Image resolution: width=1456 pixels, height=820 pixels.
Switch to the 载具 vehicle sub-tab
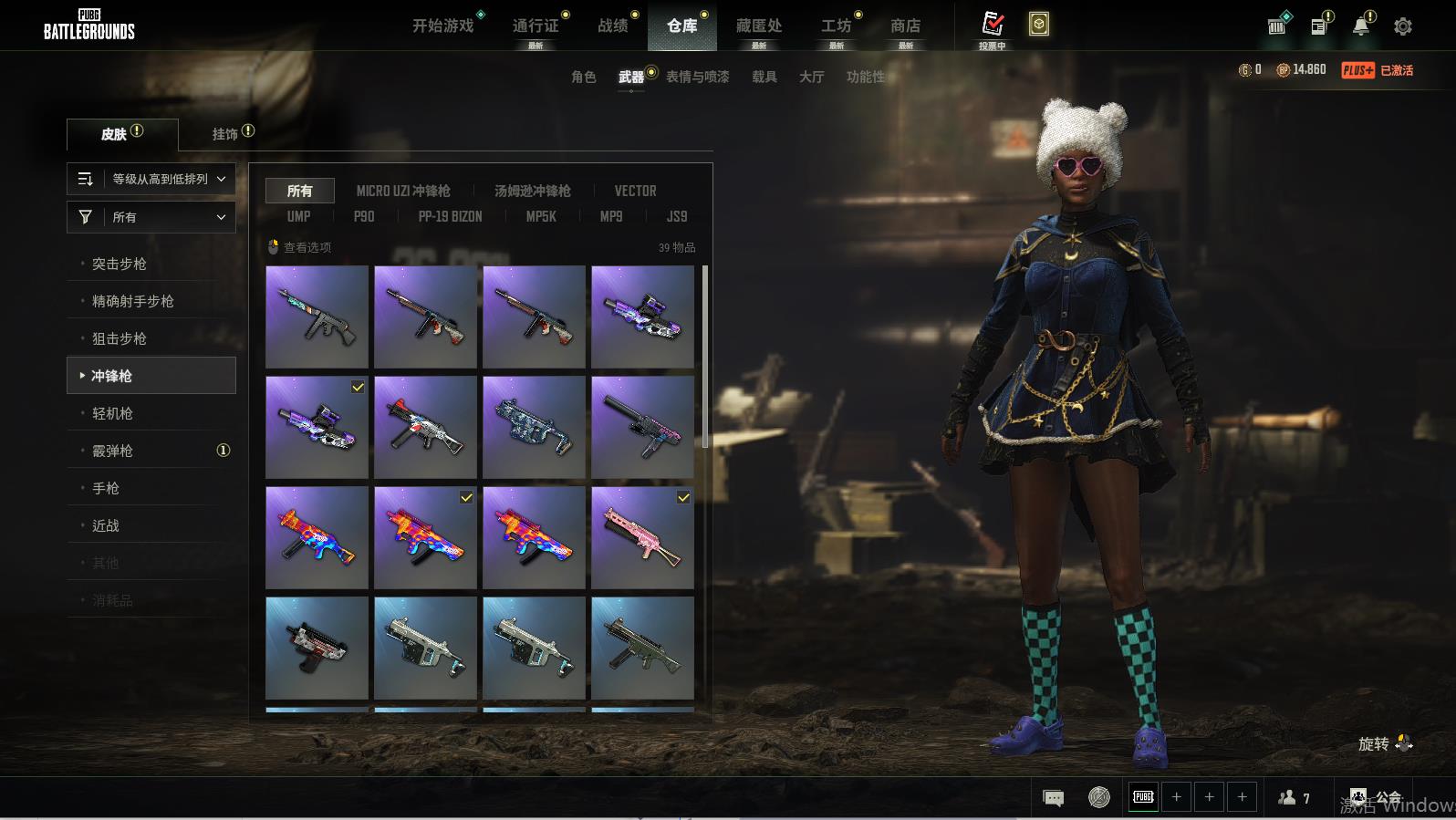[764, 77]
